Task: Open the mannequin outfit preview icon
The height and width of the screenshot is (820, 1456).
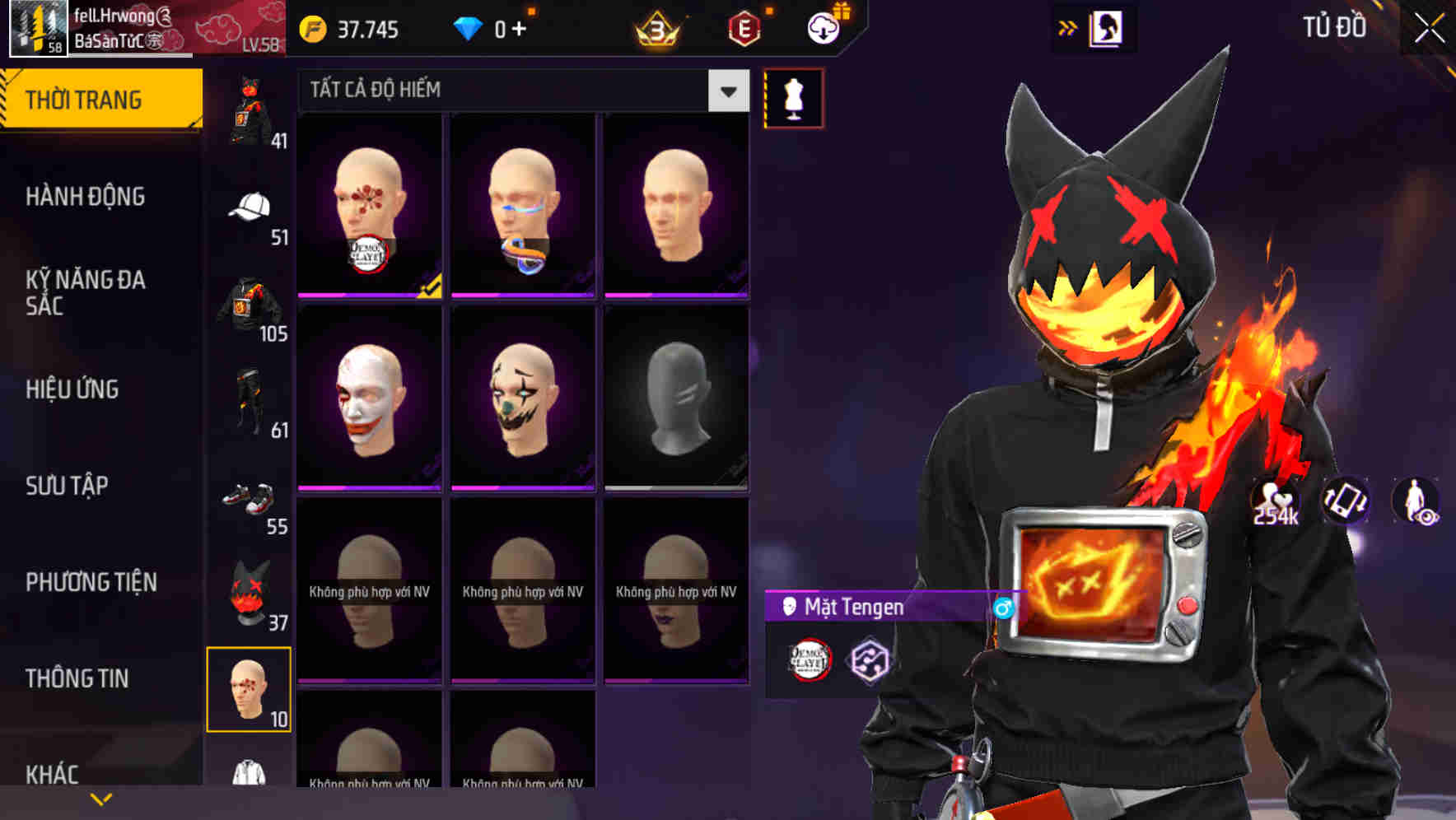Action: pos(792,97)
